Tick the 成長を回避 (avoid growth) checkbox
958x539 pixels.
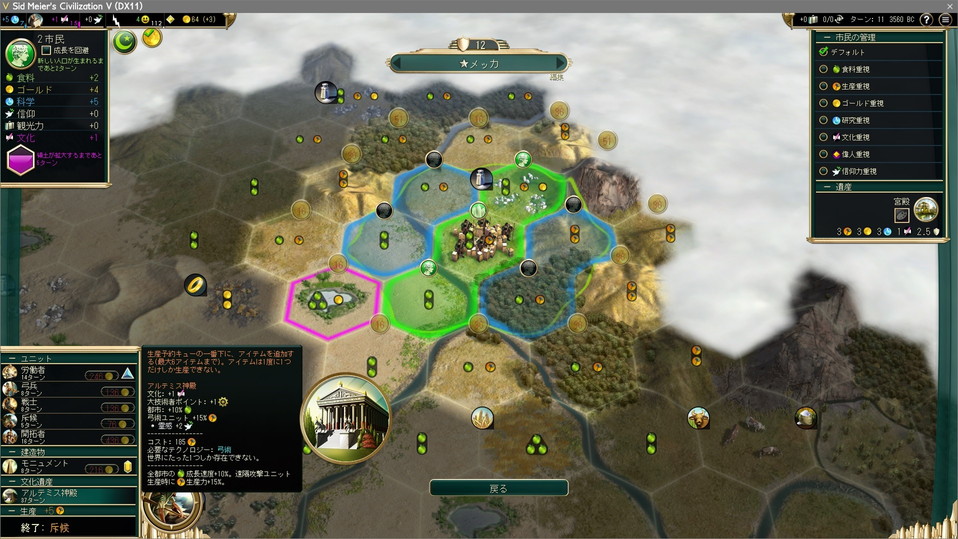click(x=46, y=49)
